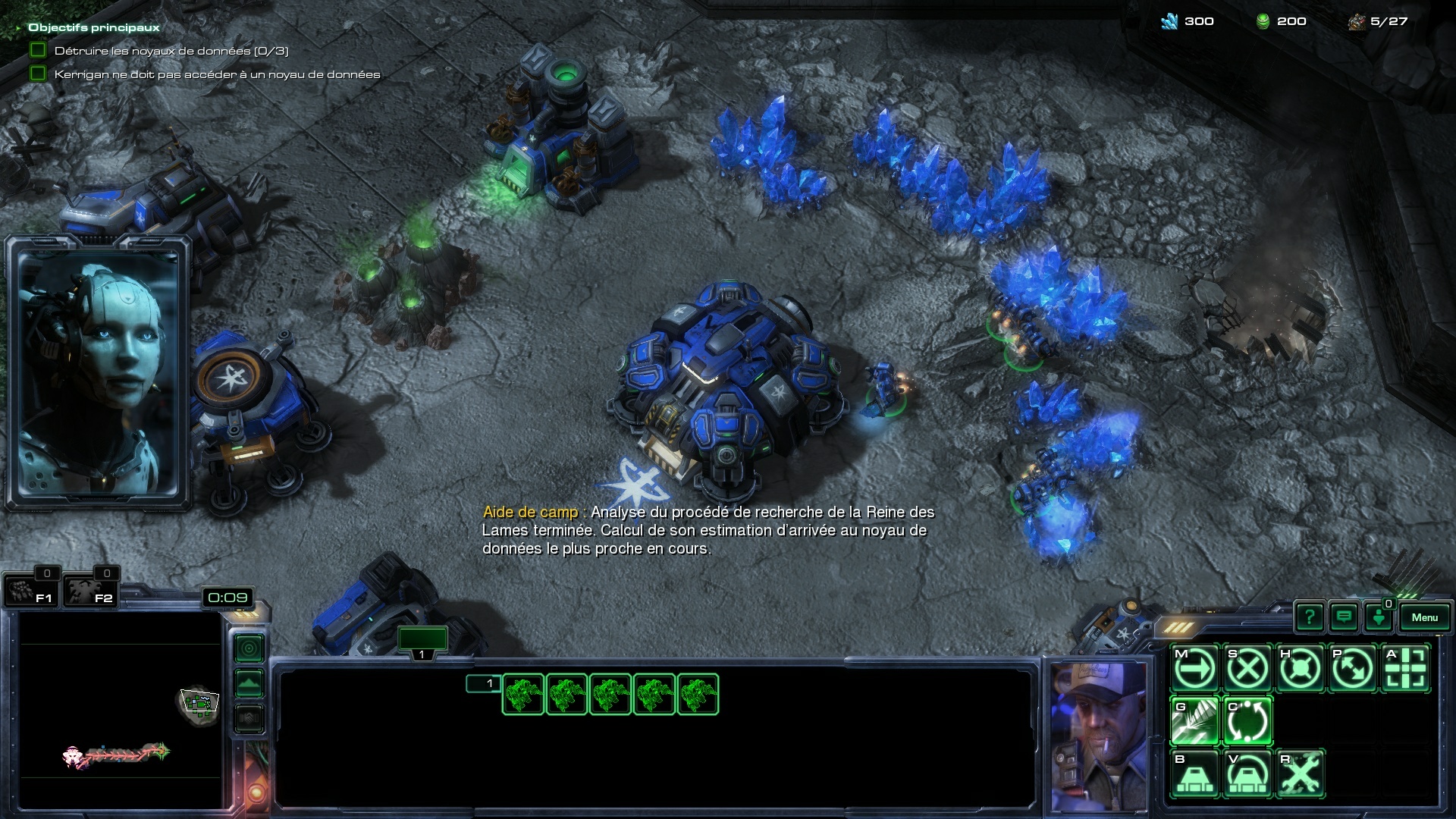
Task: Click the Return Cargo command
Action: click(1247, 721)
